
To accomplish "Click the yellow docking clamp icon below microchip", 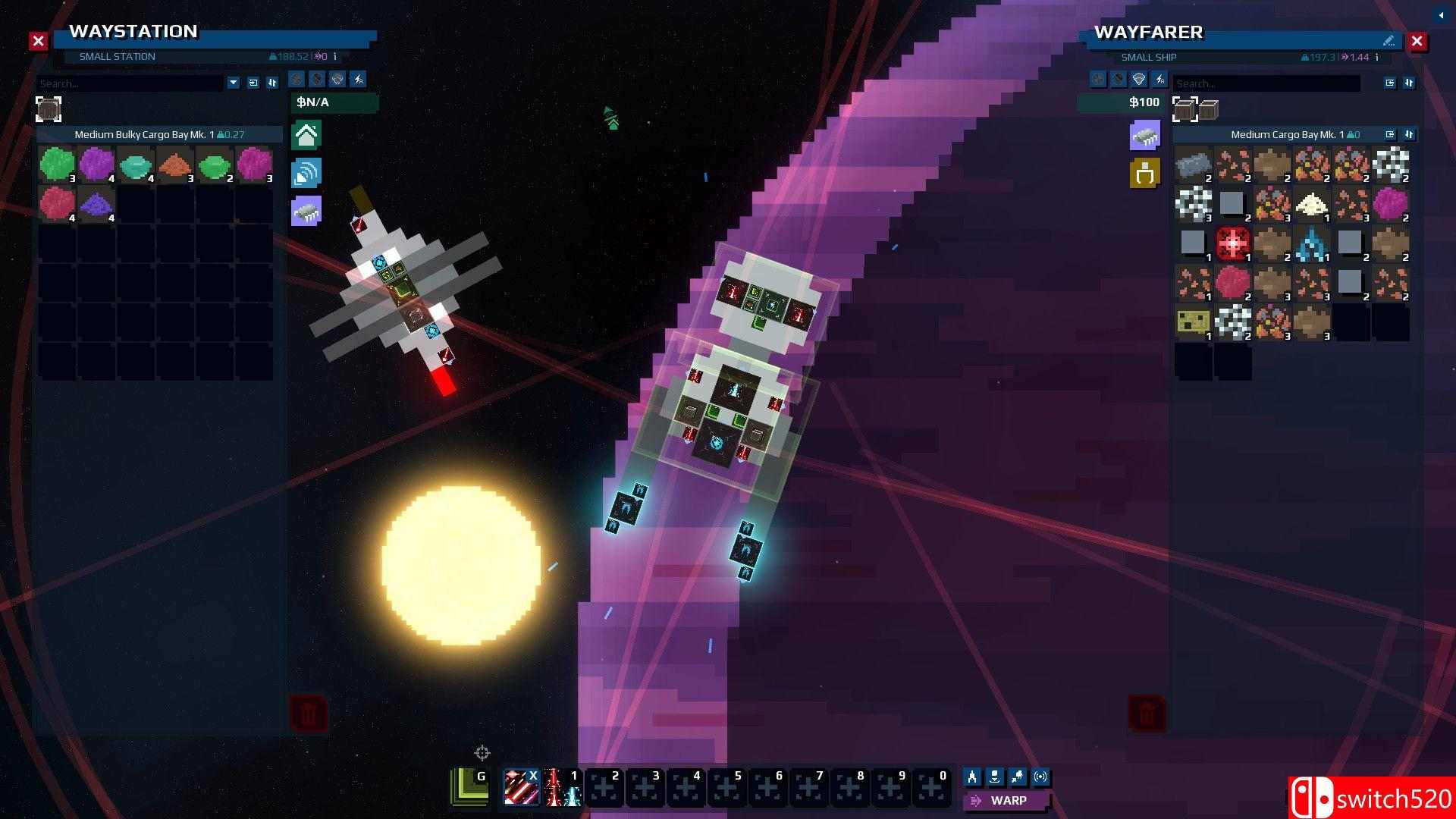I will coord(1145,172).
